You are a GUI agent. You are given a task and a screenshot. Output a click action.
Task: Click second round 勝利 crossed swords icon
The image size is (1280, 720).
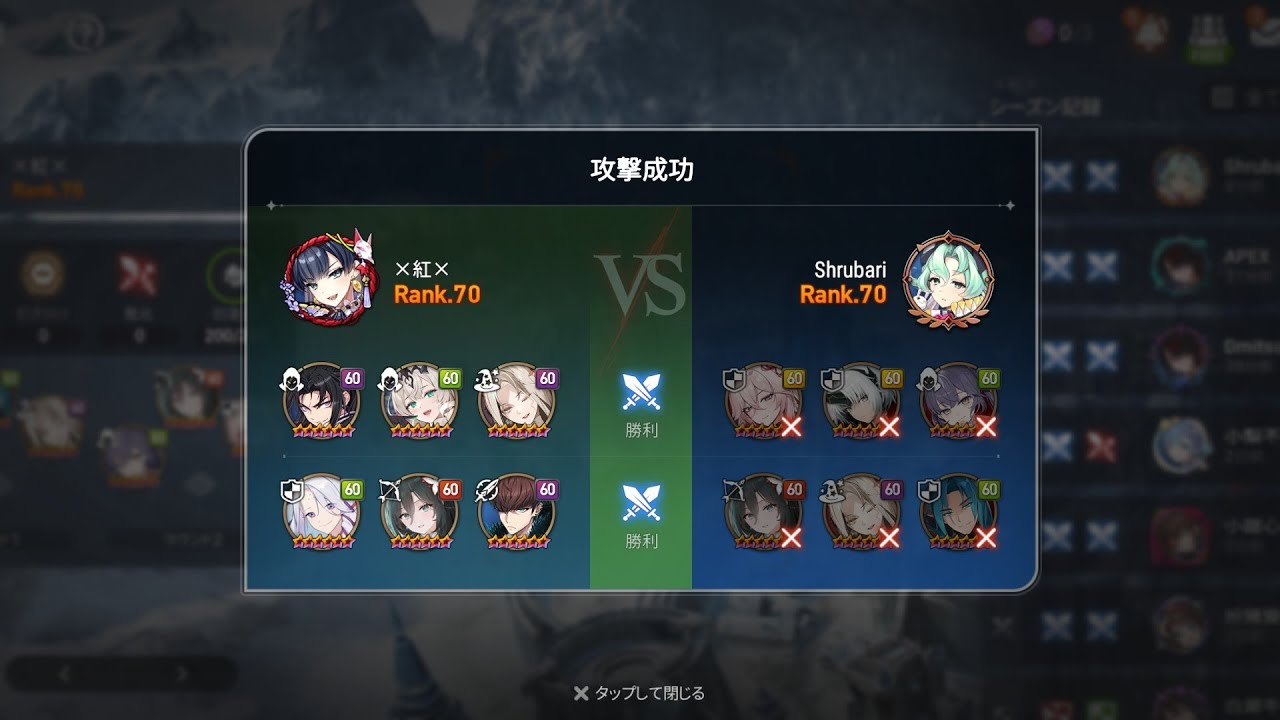[x=641, y=503]
